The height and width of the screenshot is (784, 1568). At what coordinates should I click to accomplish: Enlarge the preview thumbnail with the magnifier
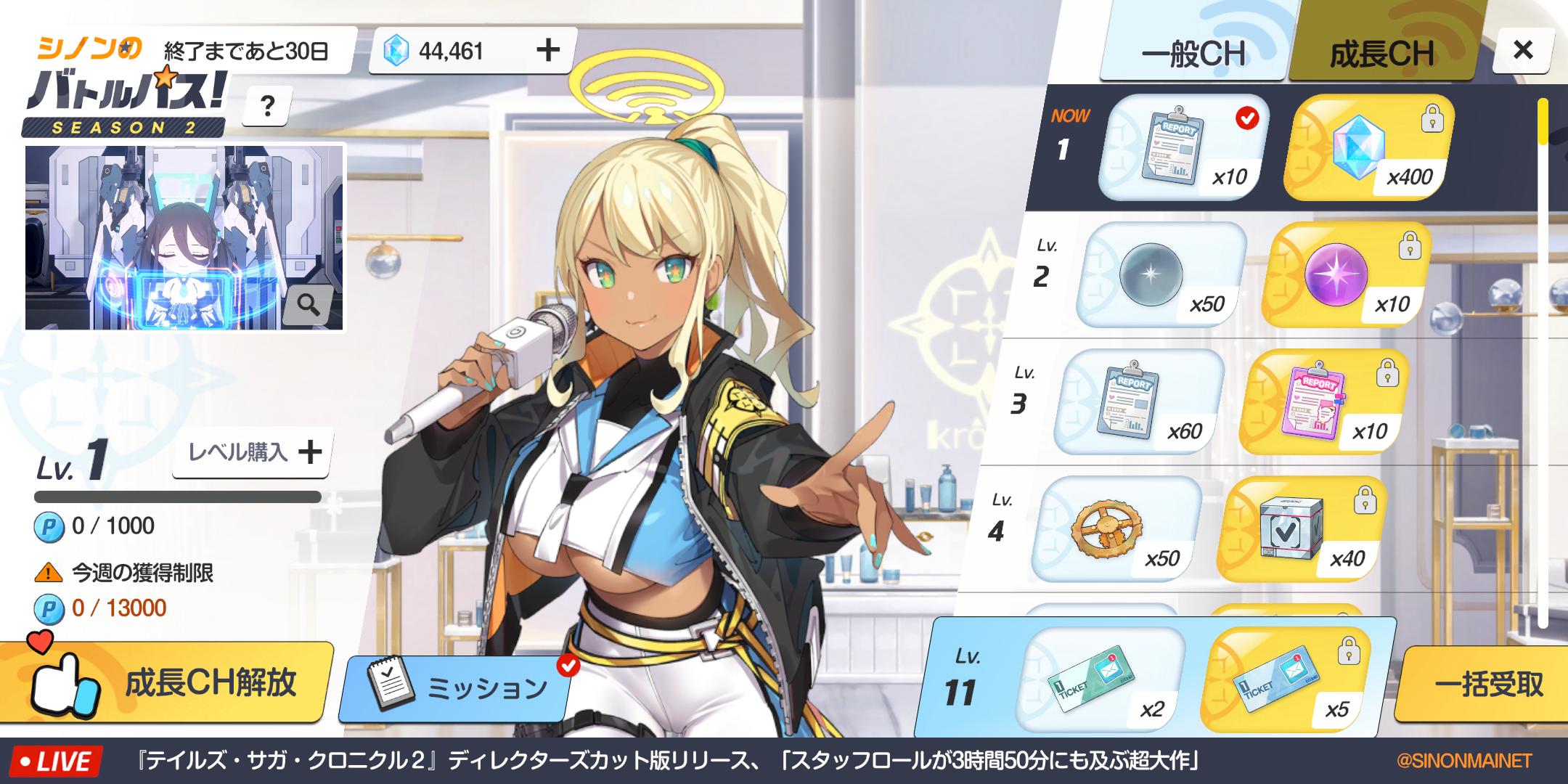(x=308, y=306)
